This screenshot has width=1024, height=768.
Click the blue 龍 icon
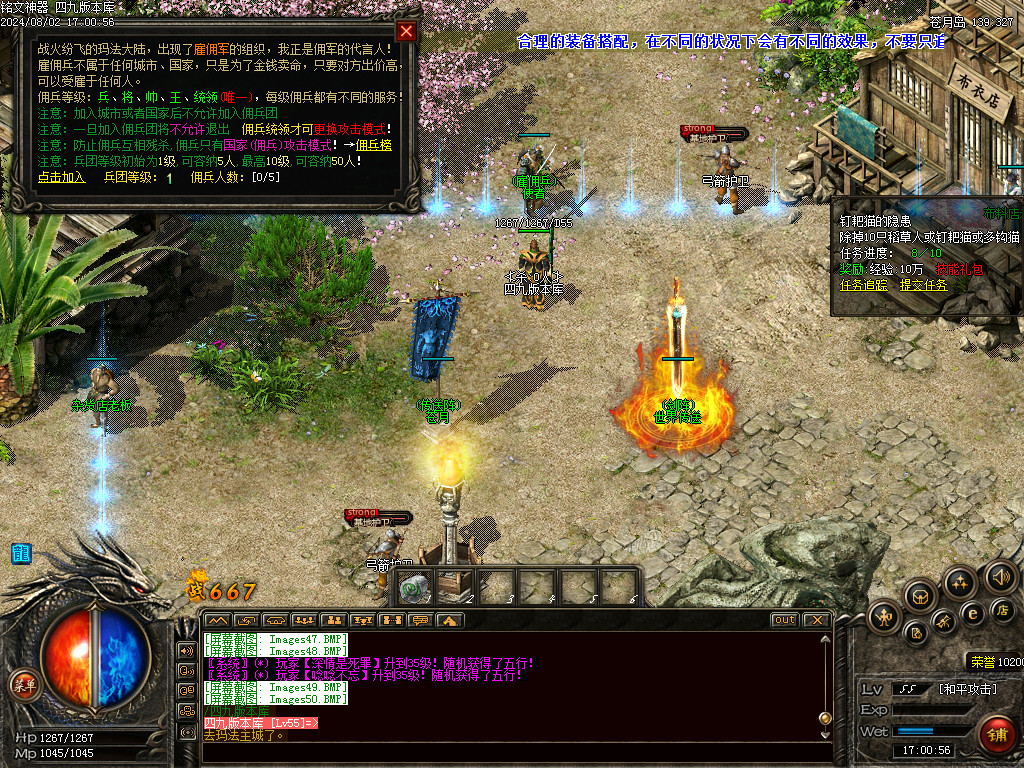(x=21, y=553)
